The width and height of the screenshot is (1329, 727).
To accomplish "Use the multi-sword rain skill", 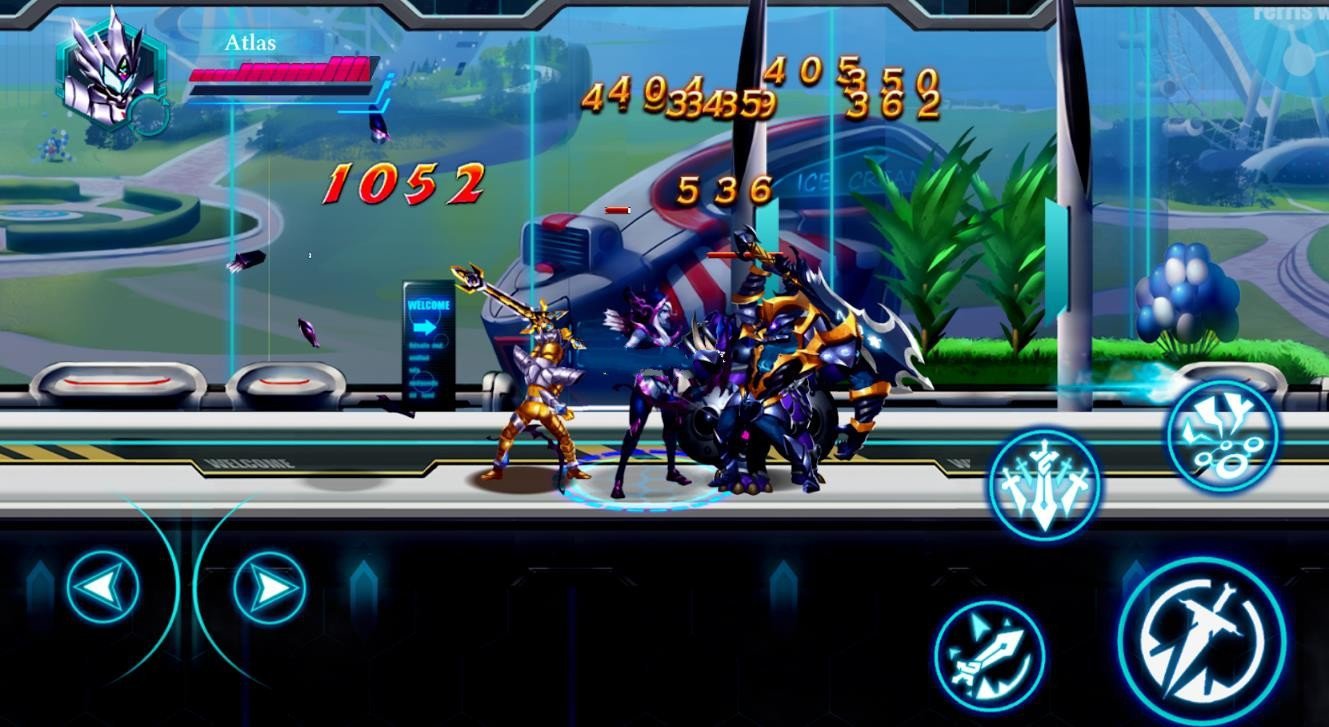I will (x=1044, y=486).
